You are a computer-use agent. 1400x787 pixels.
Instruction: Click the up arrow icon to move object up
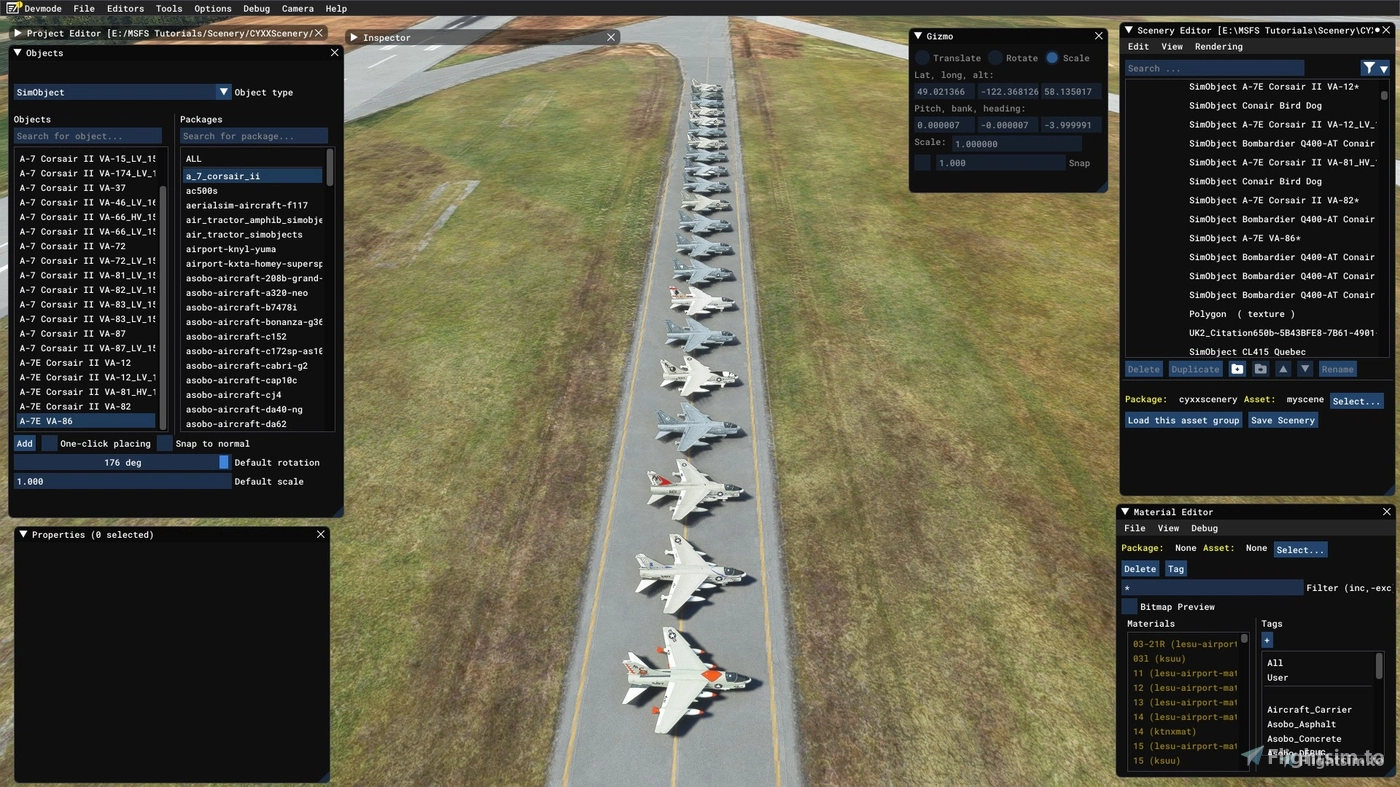pos(1283,369)
